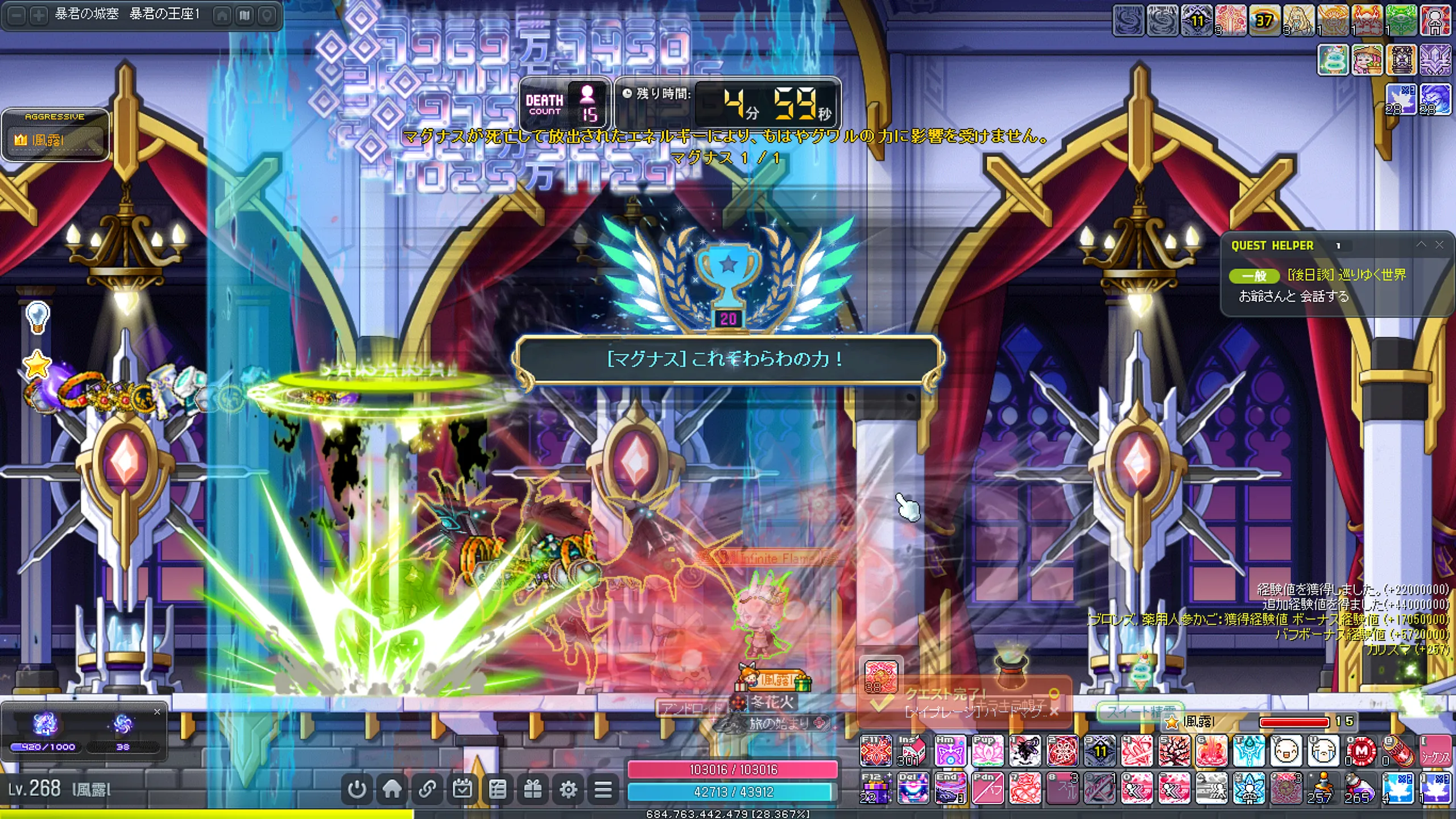Click the house icon in the bottom menu
Image resolution: width=1456 pixels, height=819 pixels.
(x=392, y=789)
